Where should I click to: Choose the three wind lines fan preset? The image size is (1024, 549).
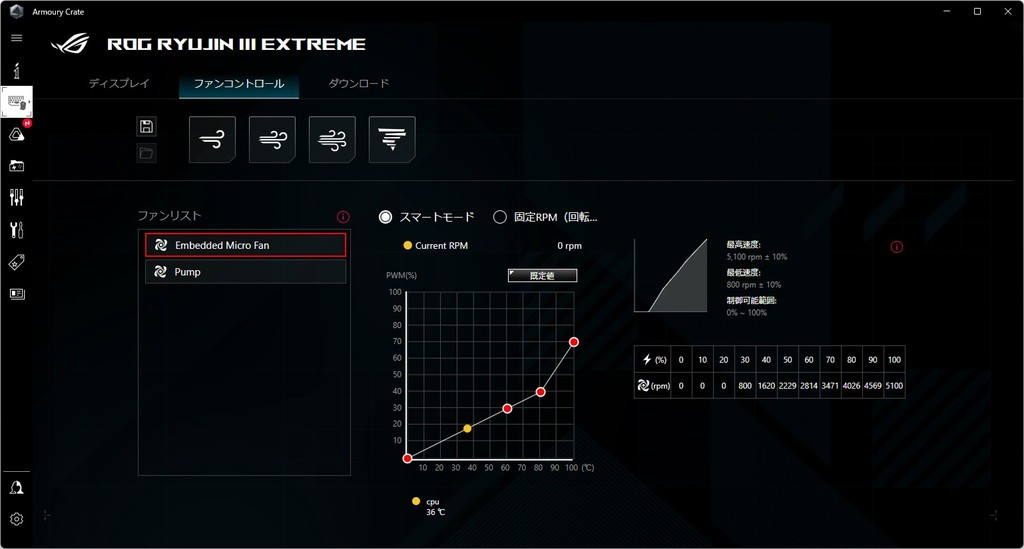click(332, 139)
